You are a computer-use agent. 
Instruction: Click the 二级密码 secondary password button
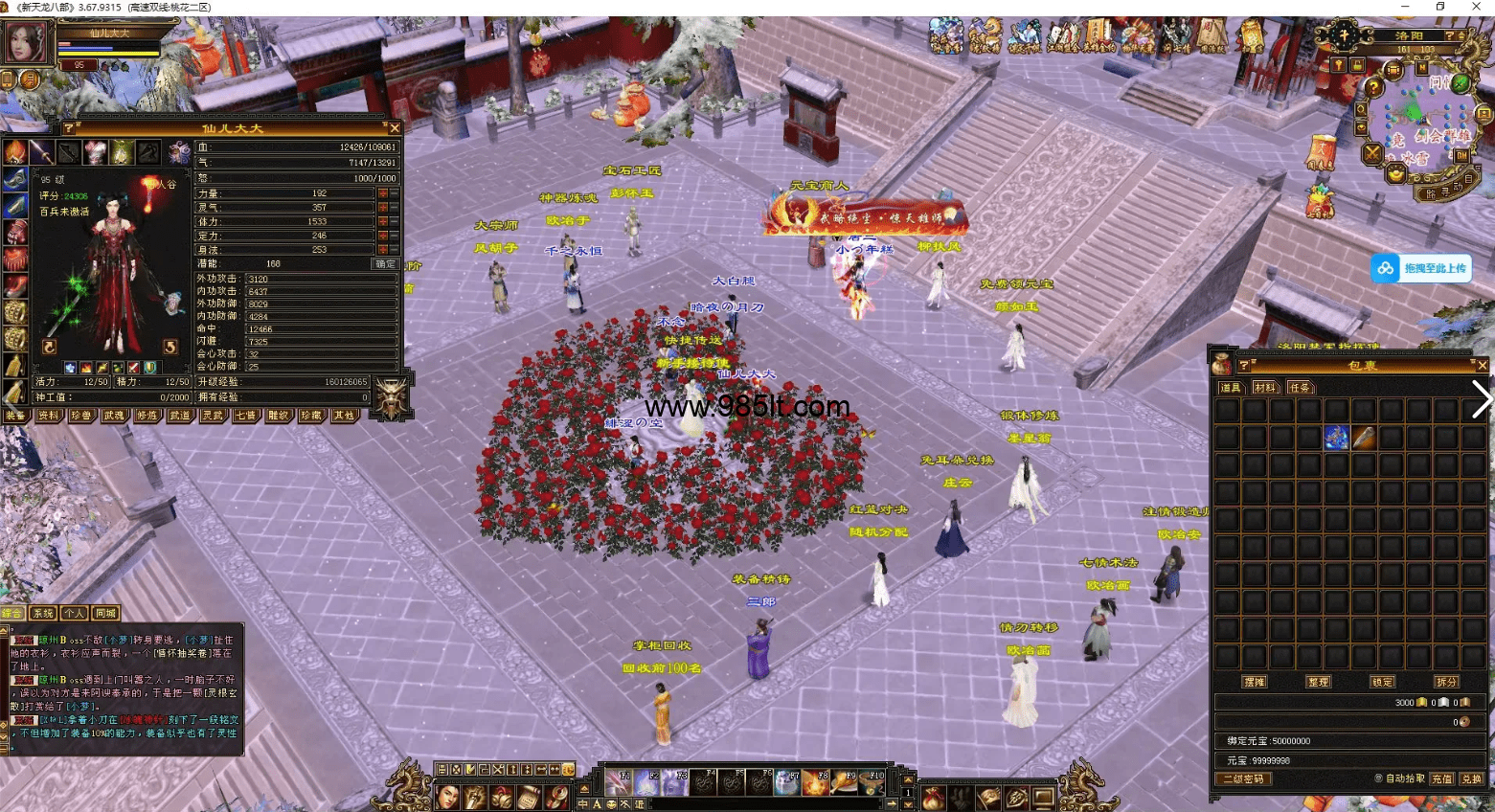(1243, 778)
